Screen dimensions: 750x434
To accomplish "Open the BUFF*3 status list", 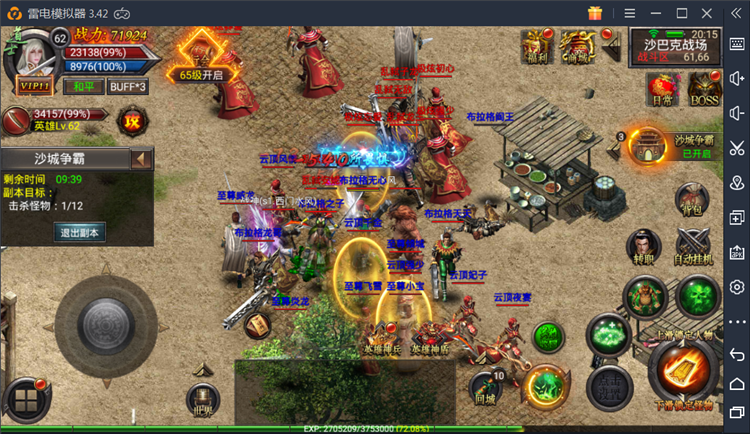I will (126, 86).
